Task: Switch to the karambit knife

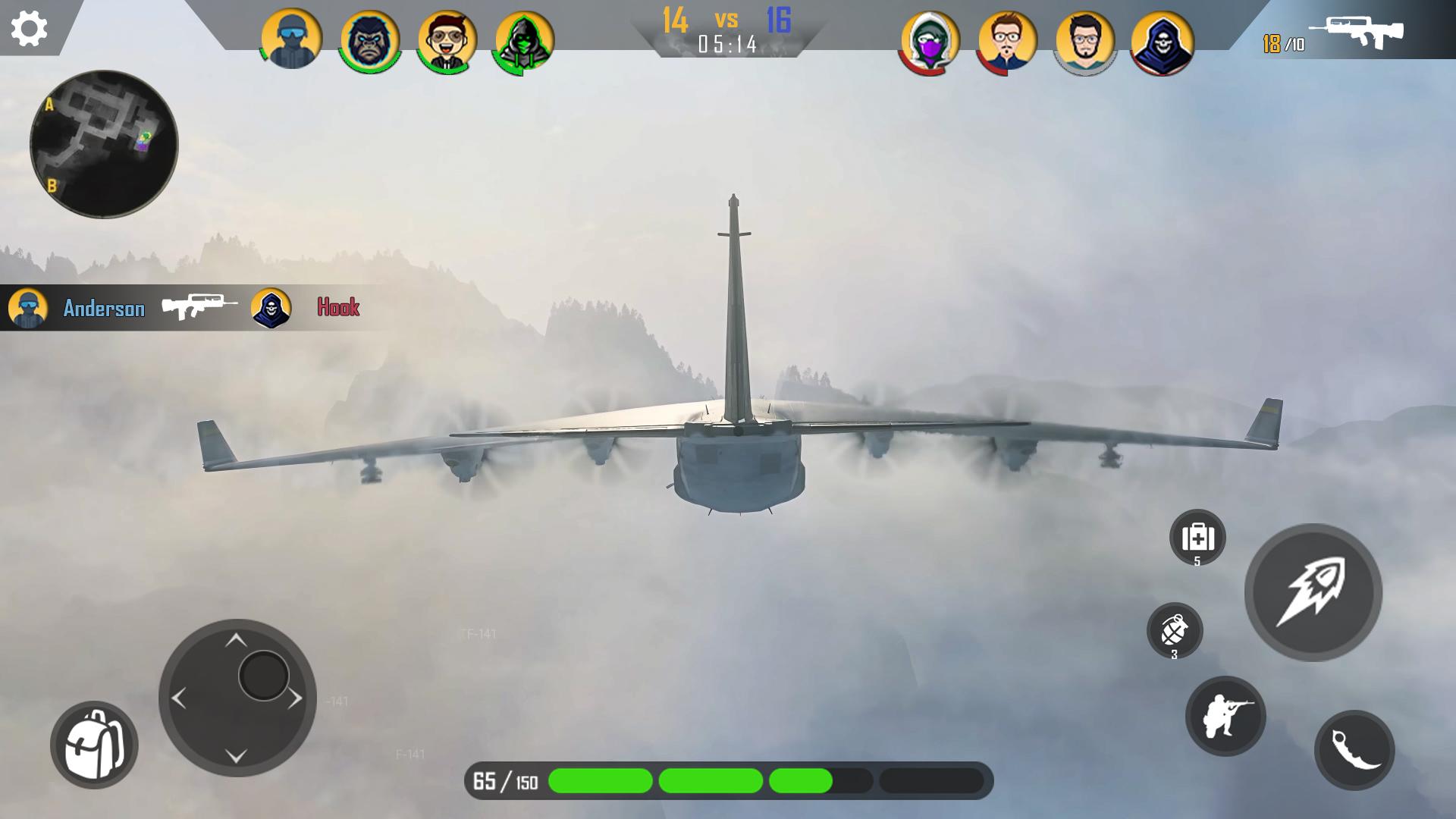Action: click(x=1354, y=750)
